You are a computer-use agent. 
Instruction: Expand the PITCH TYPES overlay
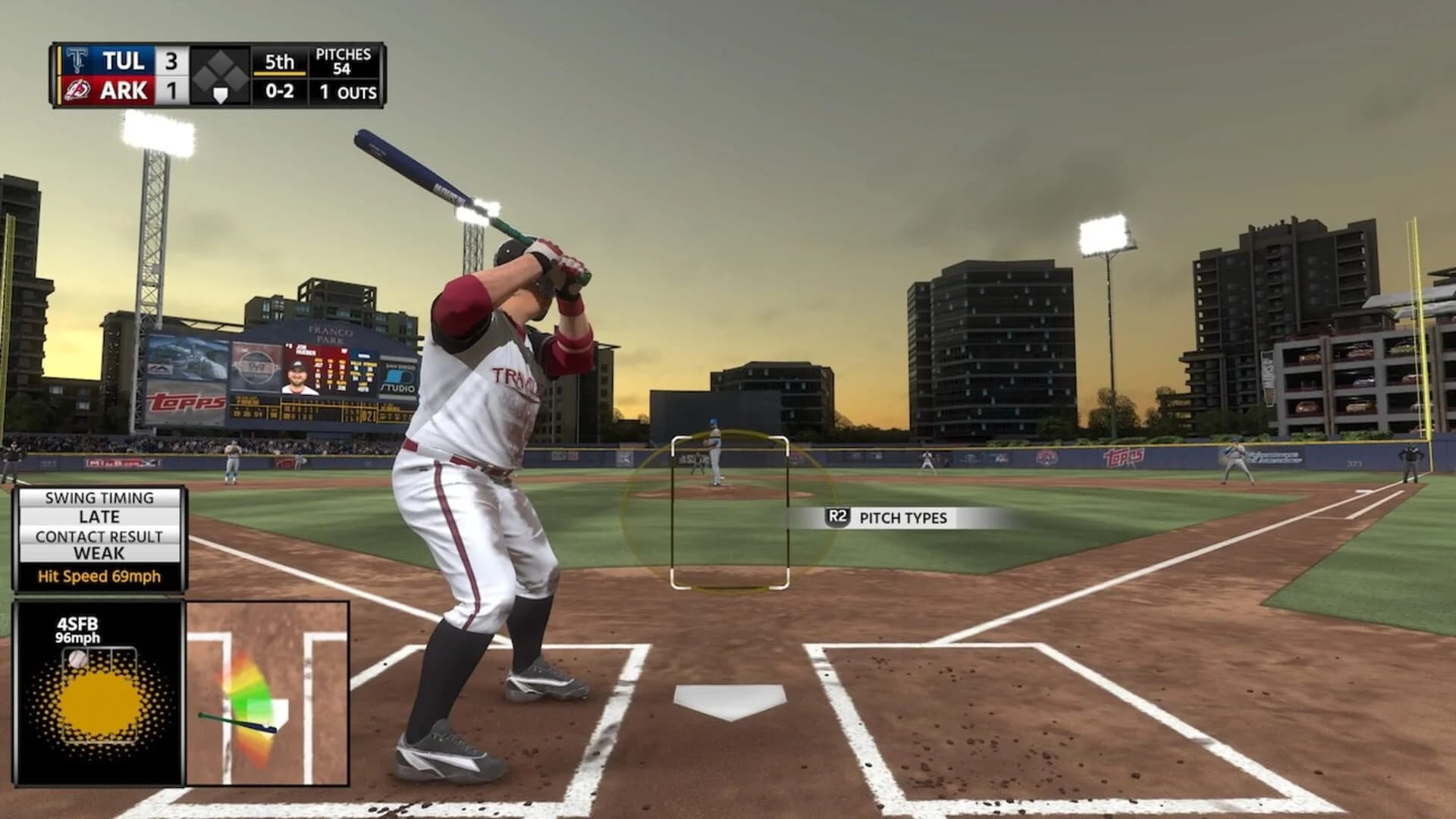904,517
